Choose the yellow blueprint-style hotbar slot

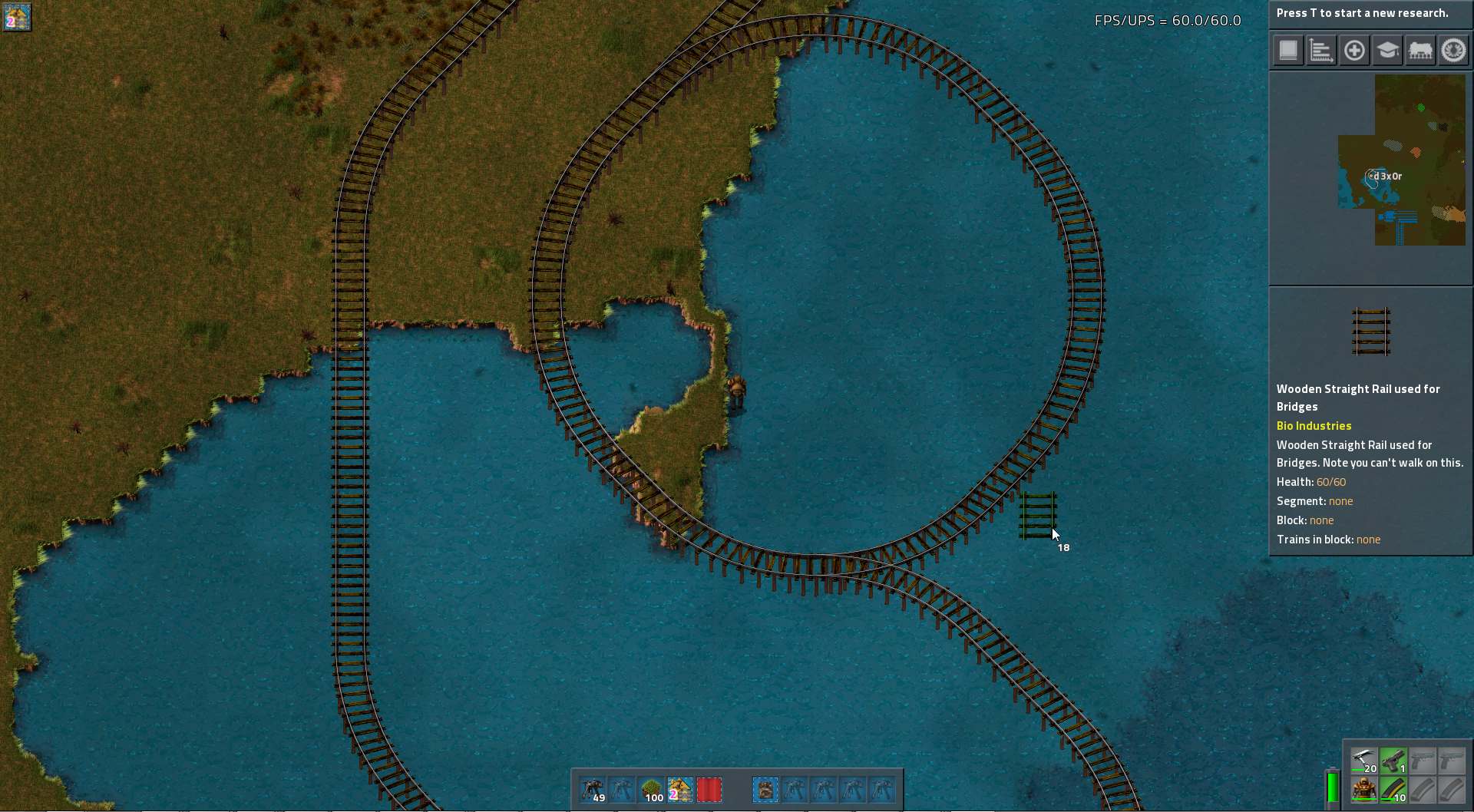(680, 790)
